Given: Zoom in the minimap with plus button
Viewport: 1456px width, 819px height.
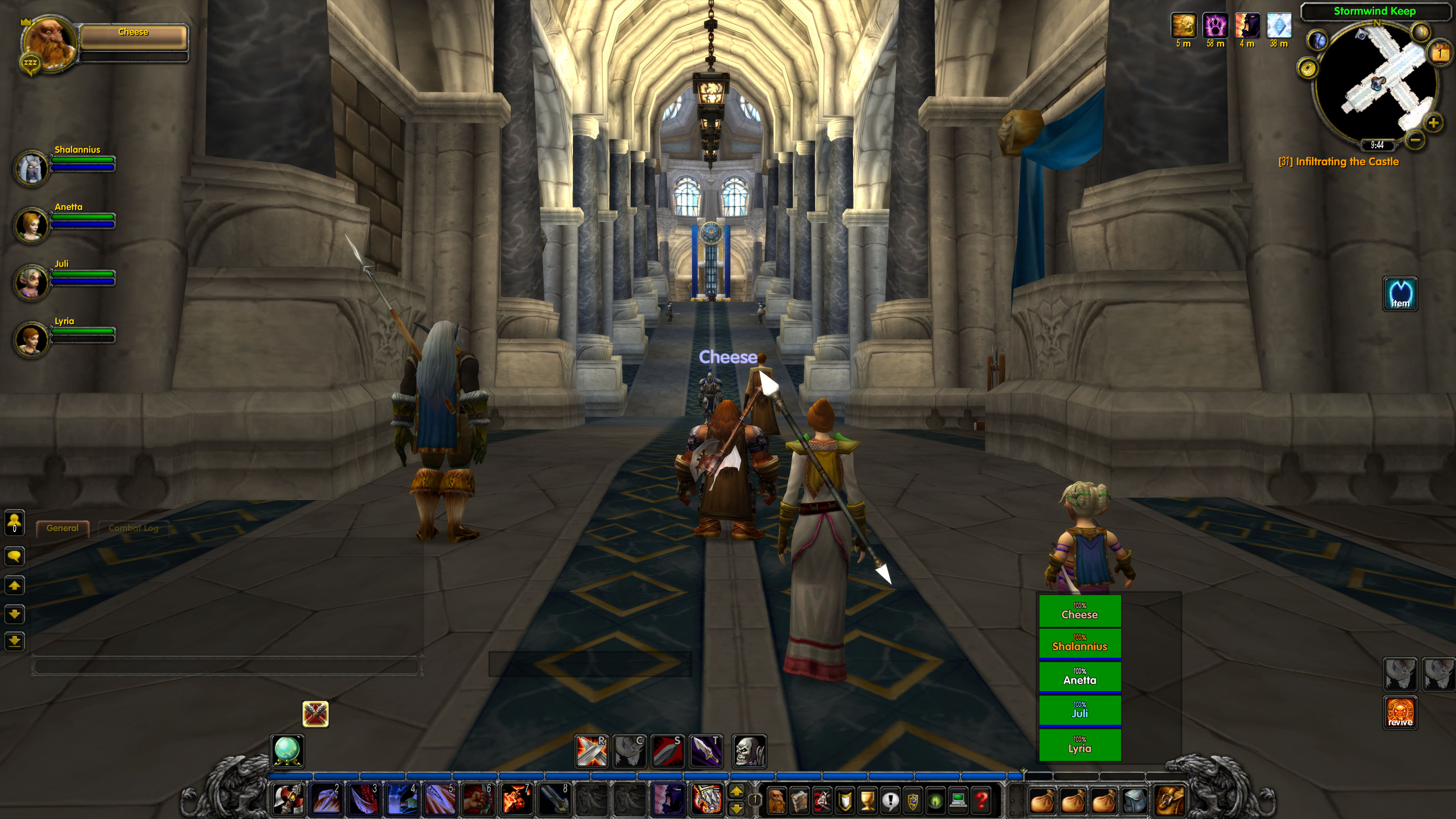Looking at the screenshot, I should coord(1433,122).
